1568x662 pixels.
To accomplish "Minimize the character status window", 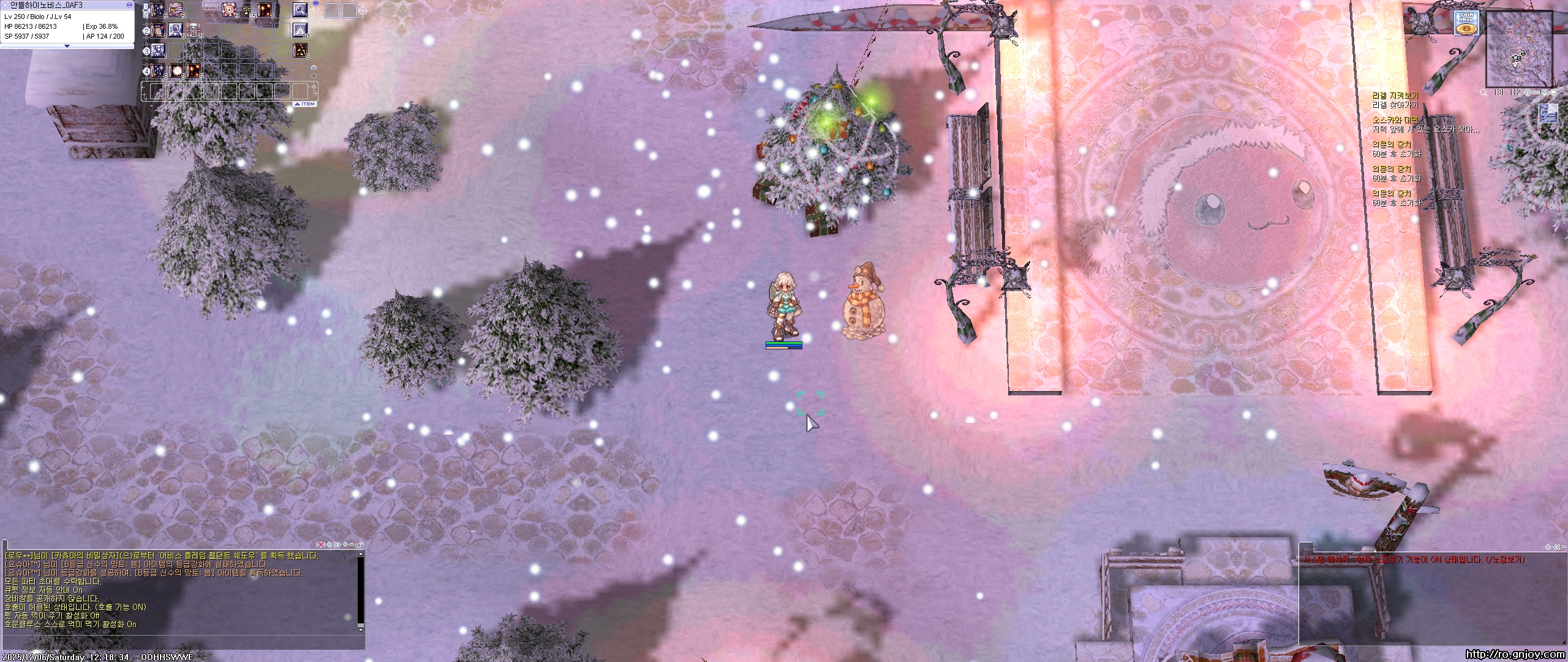I will (129, 5).
